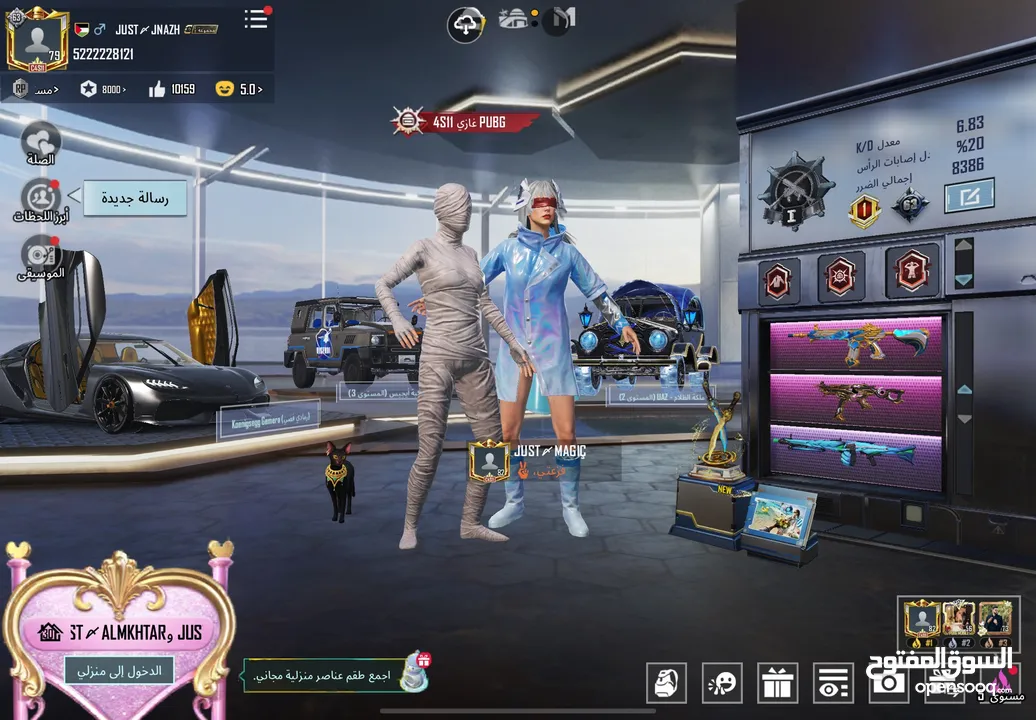Open the JUST MAGIC teammate avatar tag

coord(490,460)
